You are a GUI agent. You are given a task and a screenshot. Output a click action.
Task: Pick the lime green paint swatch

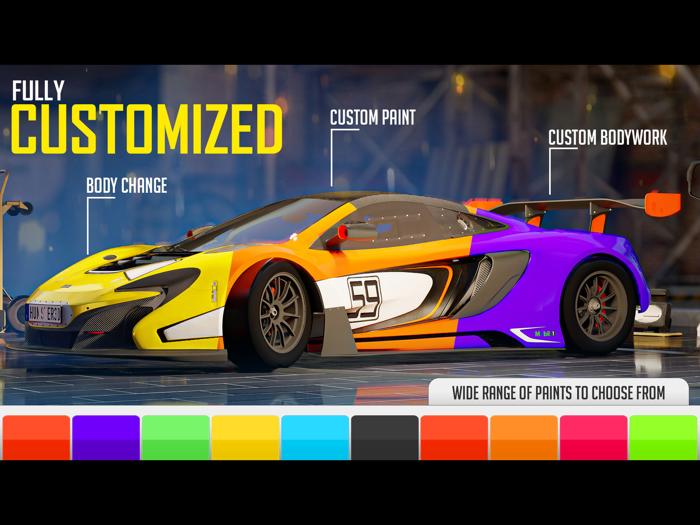(x=663, y=437)
